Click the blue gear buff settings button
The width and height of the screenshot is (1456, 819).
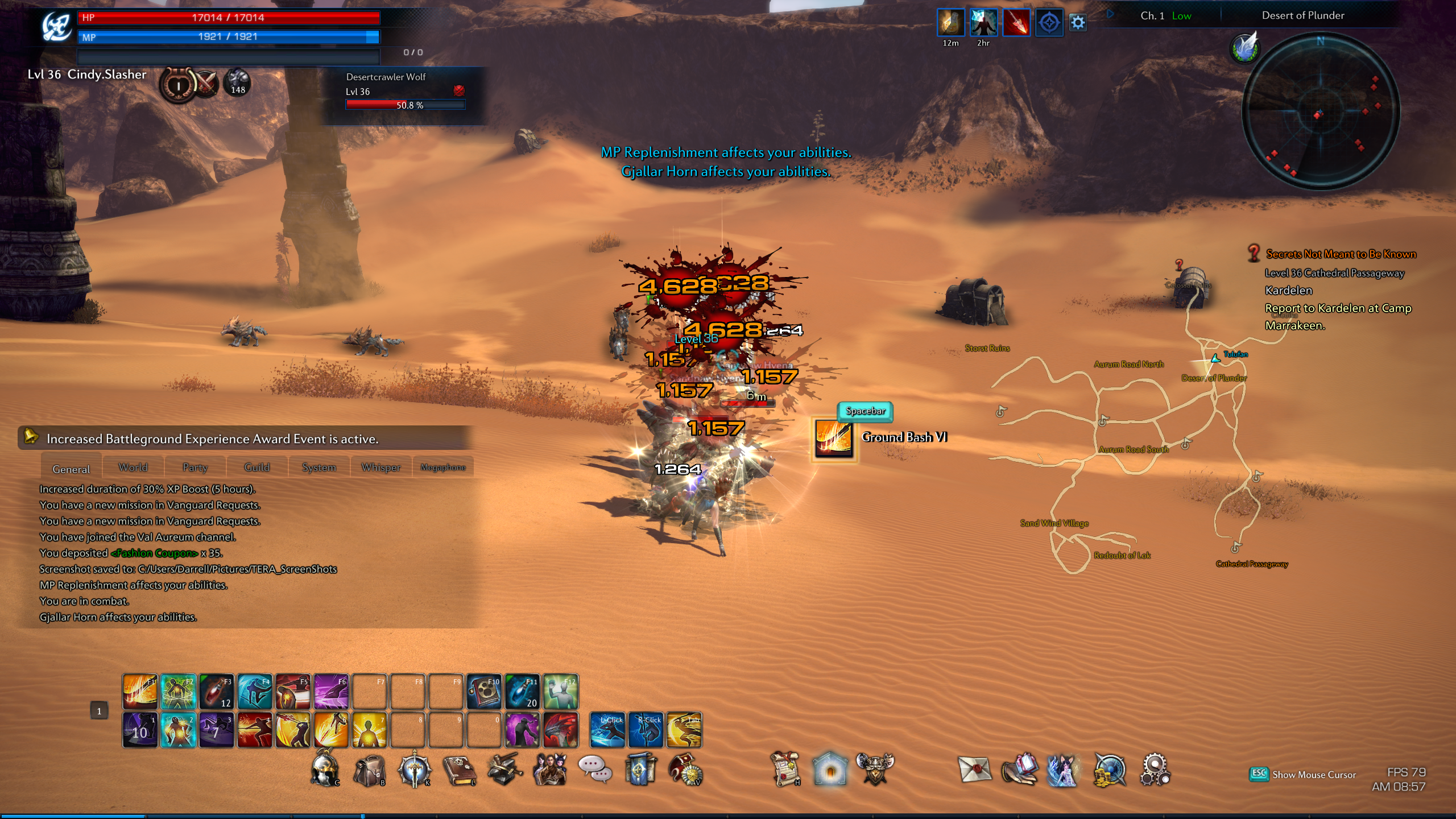1078,23
